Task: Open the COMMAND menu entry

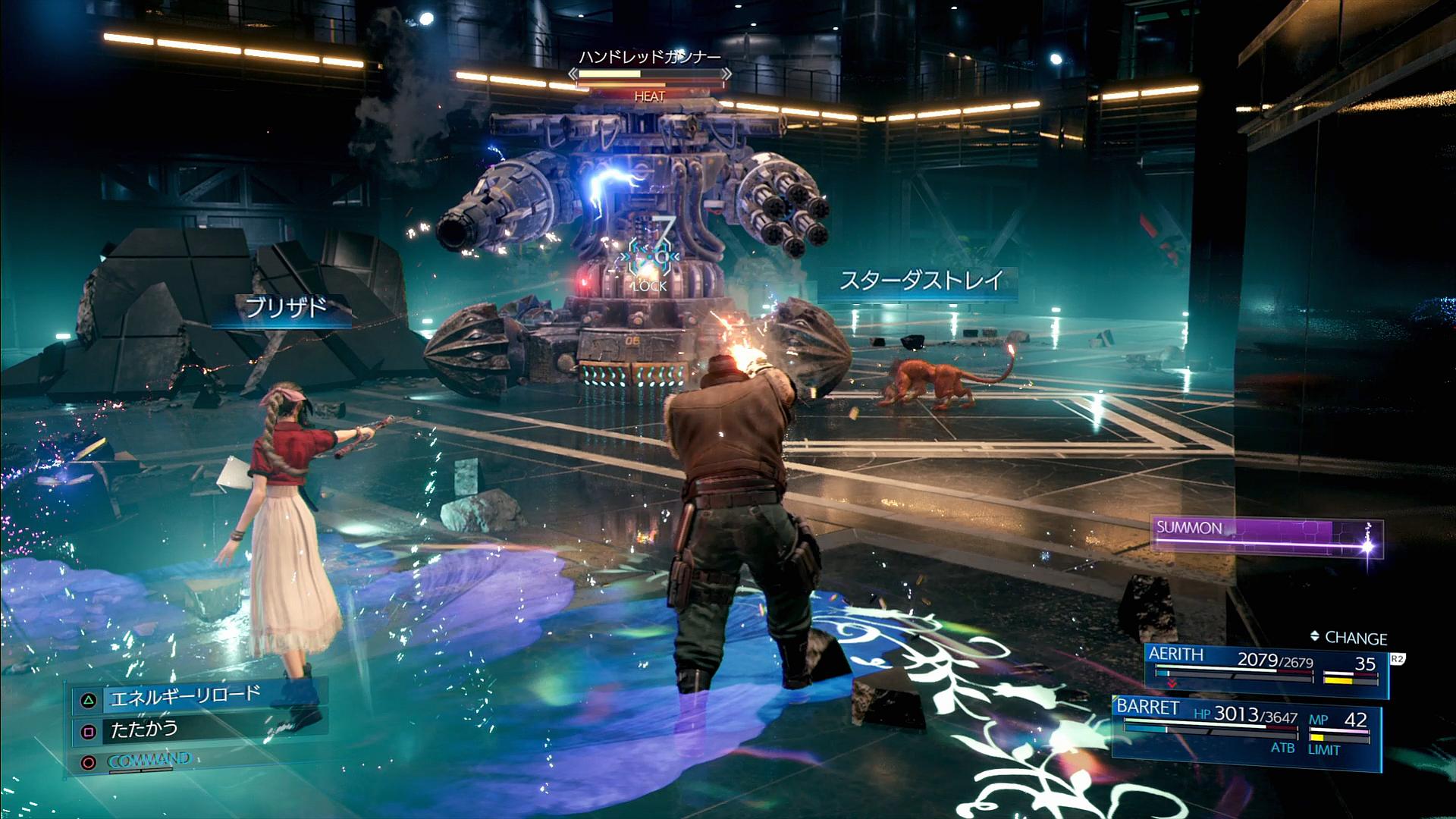Action: (x=149, y=760)
